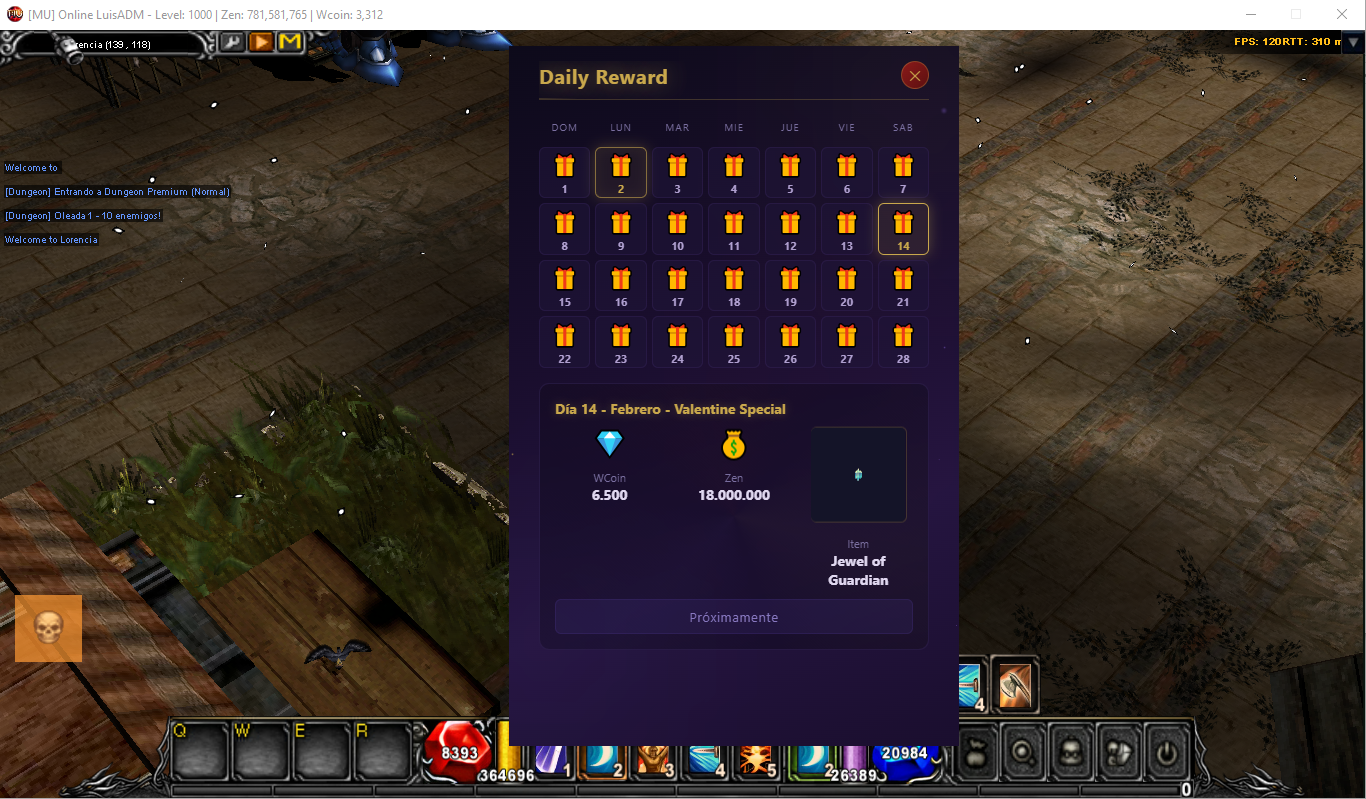Click the day 28 gift box
This screenshot has width=1366, height=799.
coord(903,341)
